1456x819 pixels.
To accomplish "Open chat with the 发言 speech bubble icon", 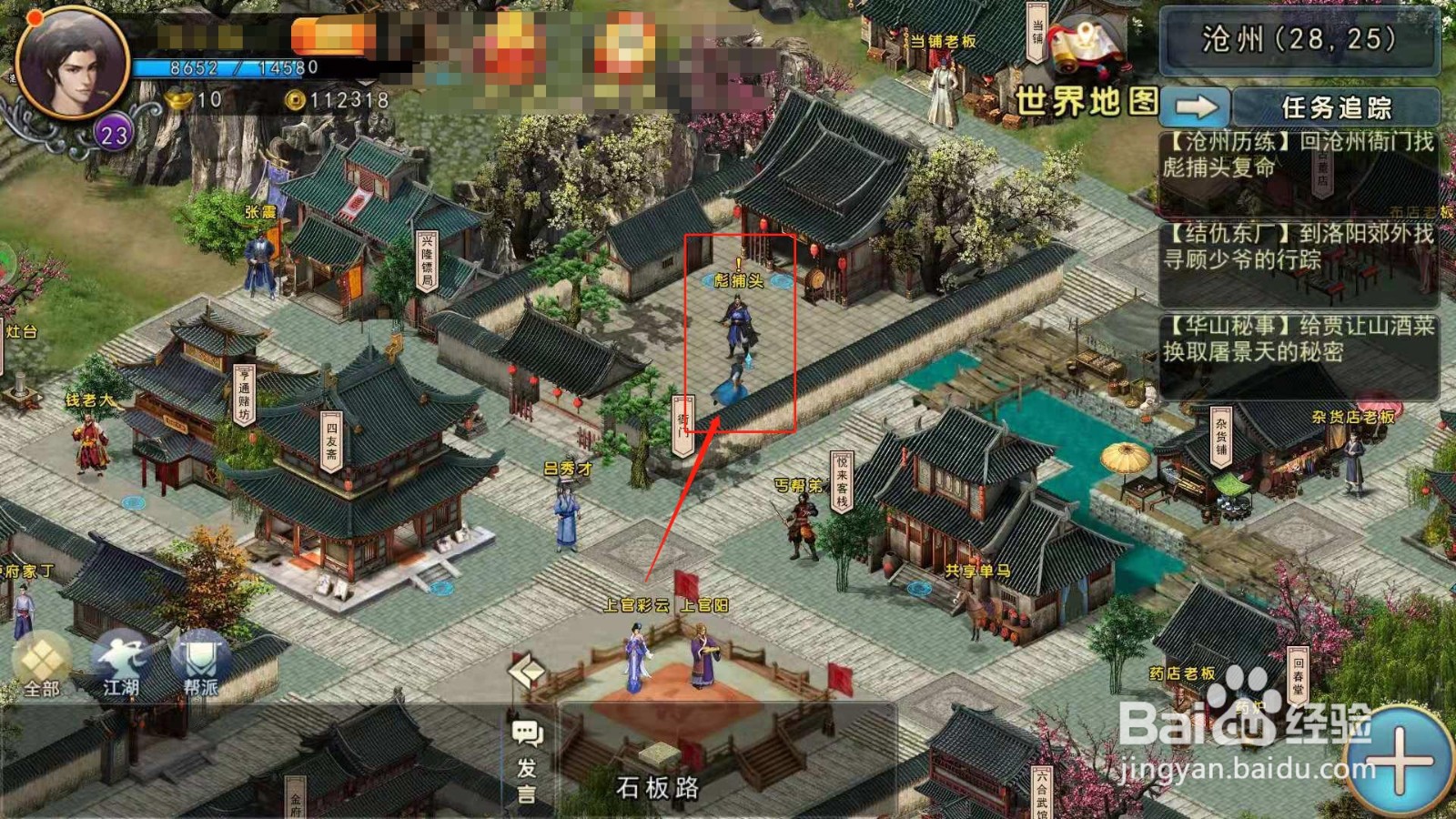I will (x=526, y=733).
